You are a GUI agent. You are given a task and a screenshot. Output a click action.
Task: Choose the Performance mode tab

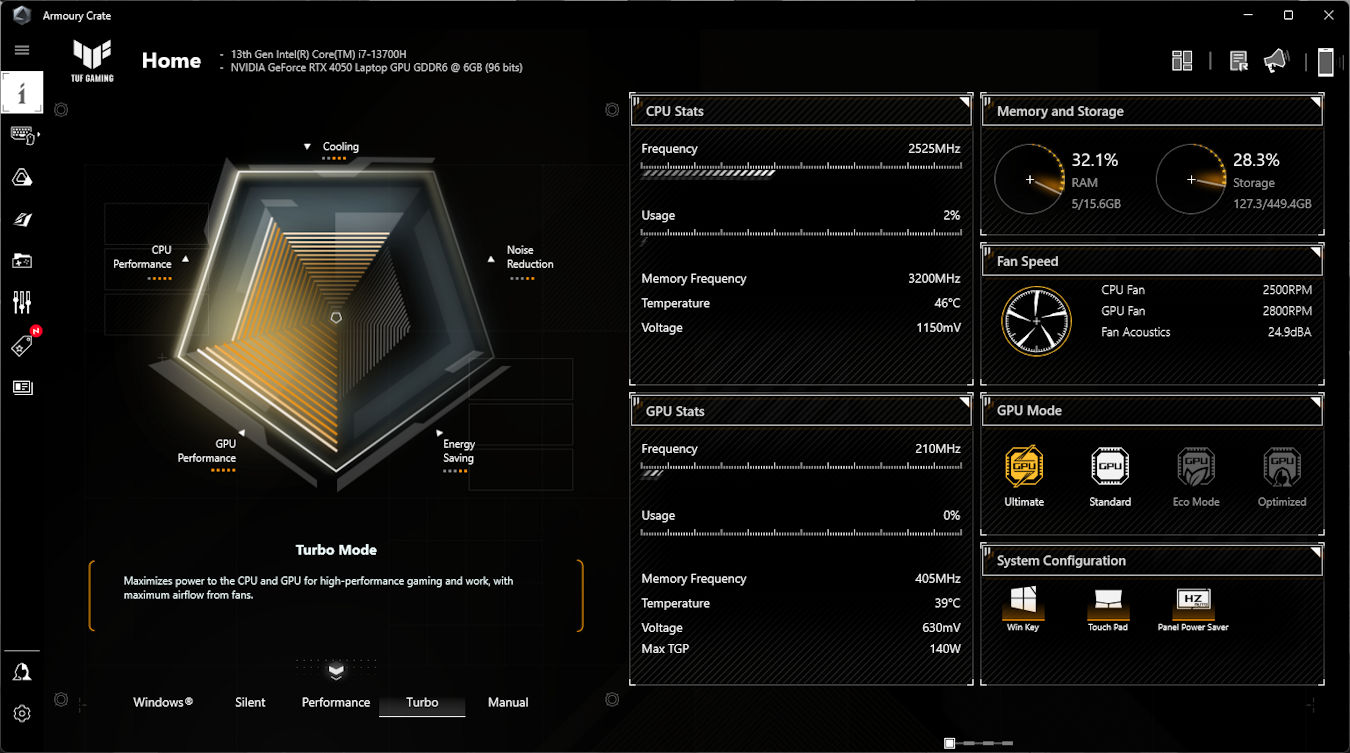click(336, 702)
